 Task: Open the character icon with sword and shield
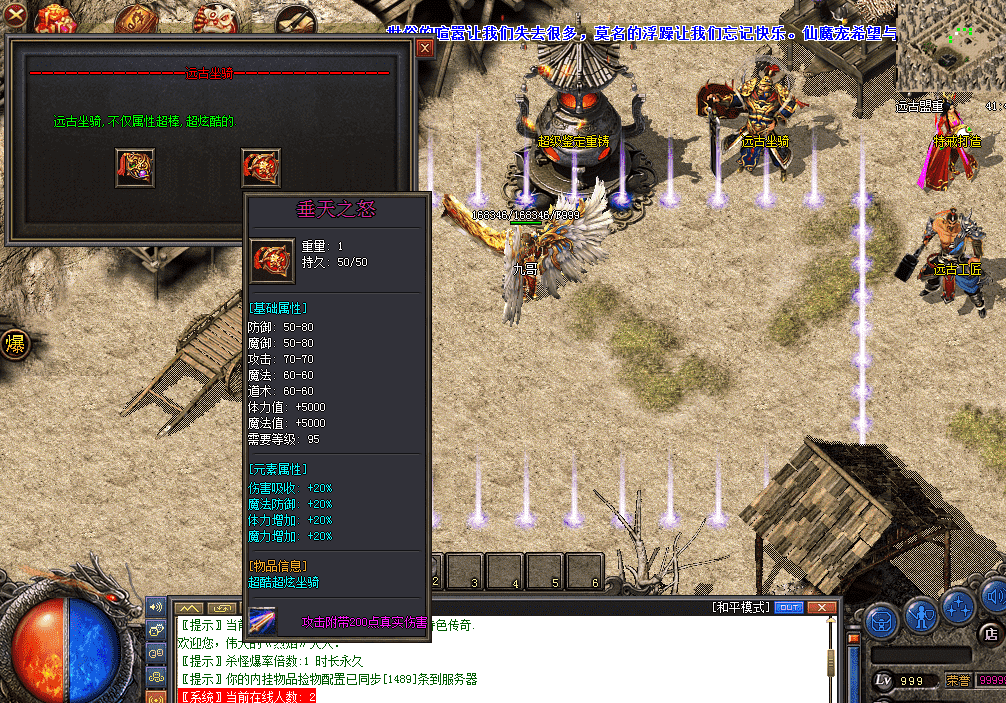920,616
